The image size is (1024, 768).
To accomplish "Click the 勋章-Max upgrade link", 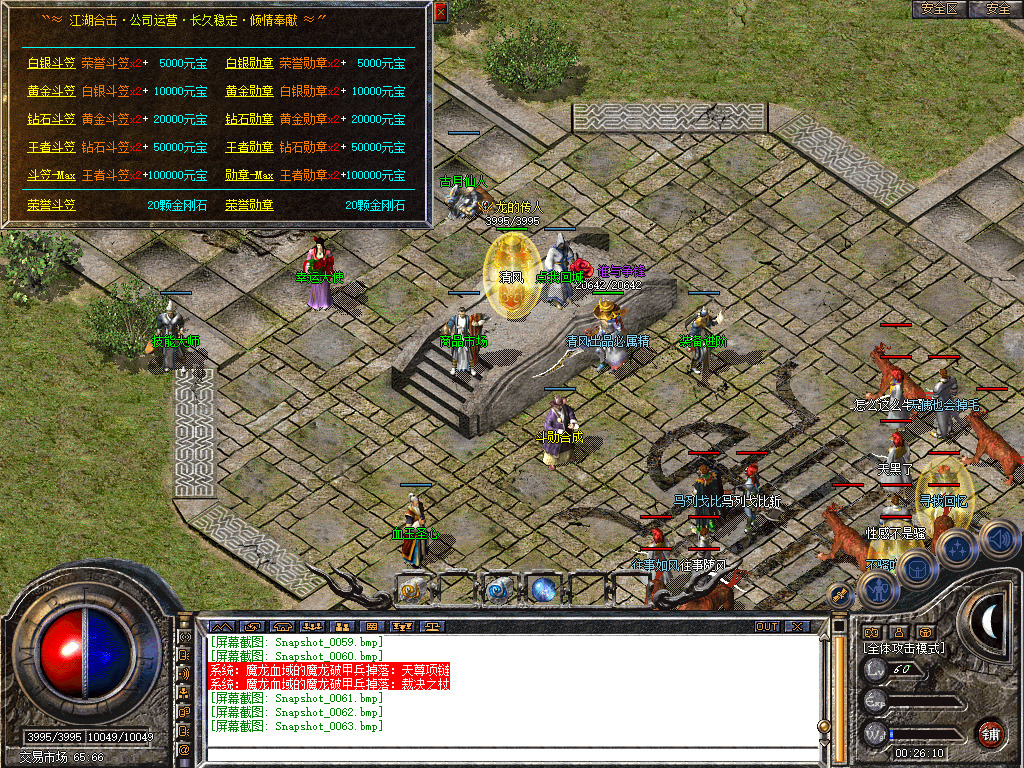I will [x=249, y=175].
